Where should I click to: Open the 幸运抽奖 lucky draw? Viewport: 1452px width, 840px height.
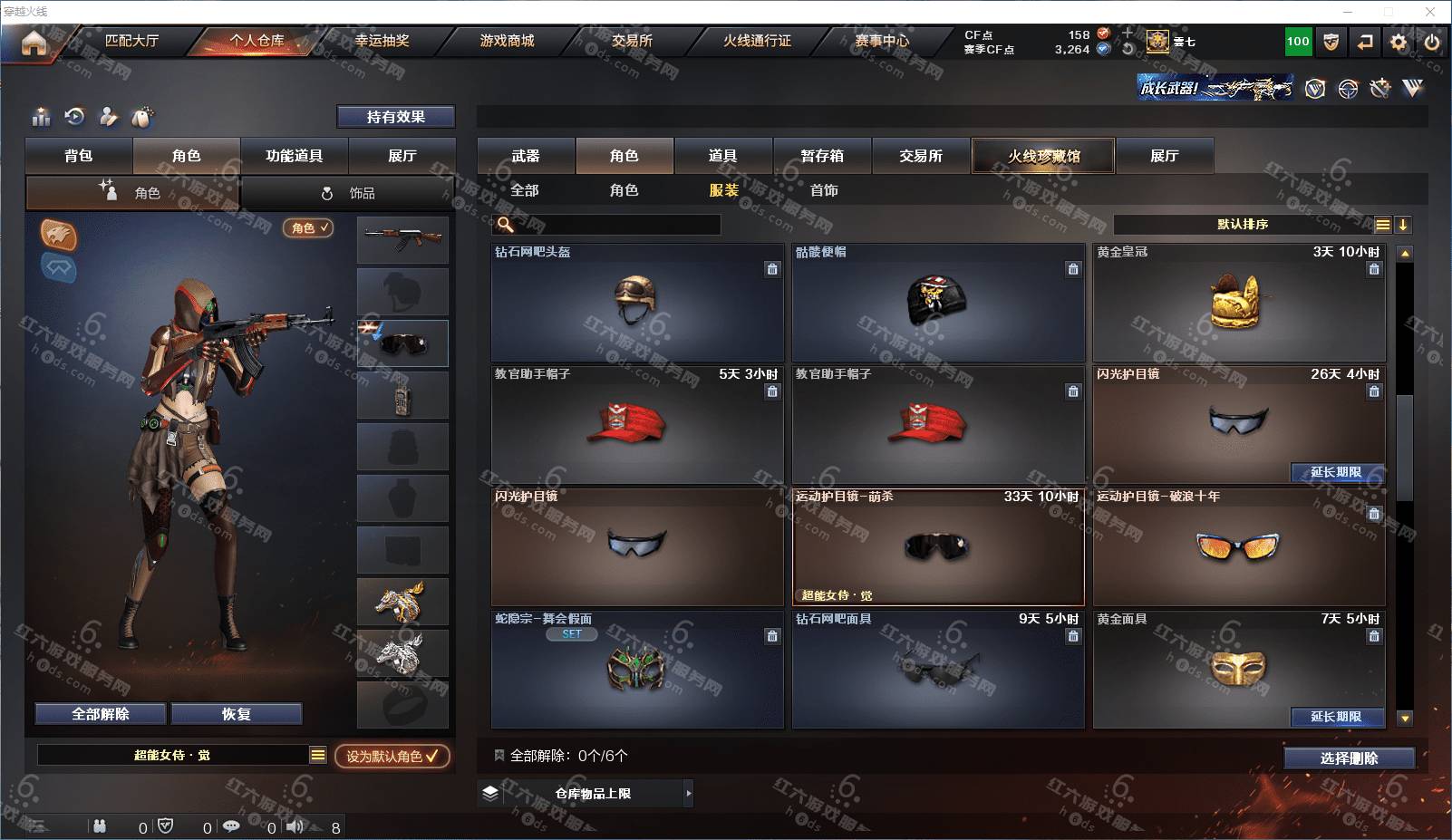tap(382, 41)
